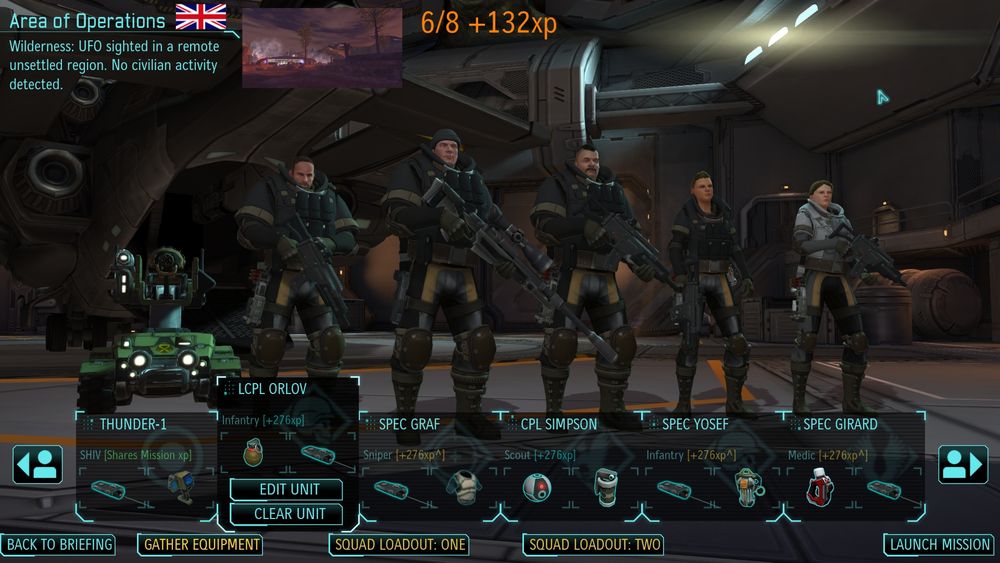The height and width of the screenshot is (563, 1000).
Task: Click Graf's armor vest item icon
Action: click(463, 488)
